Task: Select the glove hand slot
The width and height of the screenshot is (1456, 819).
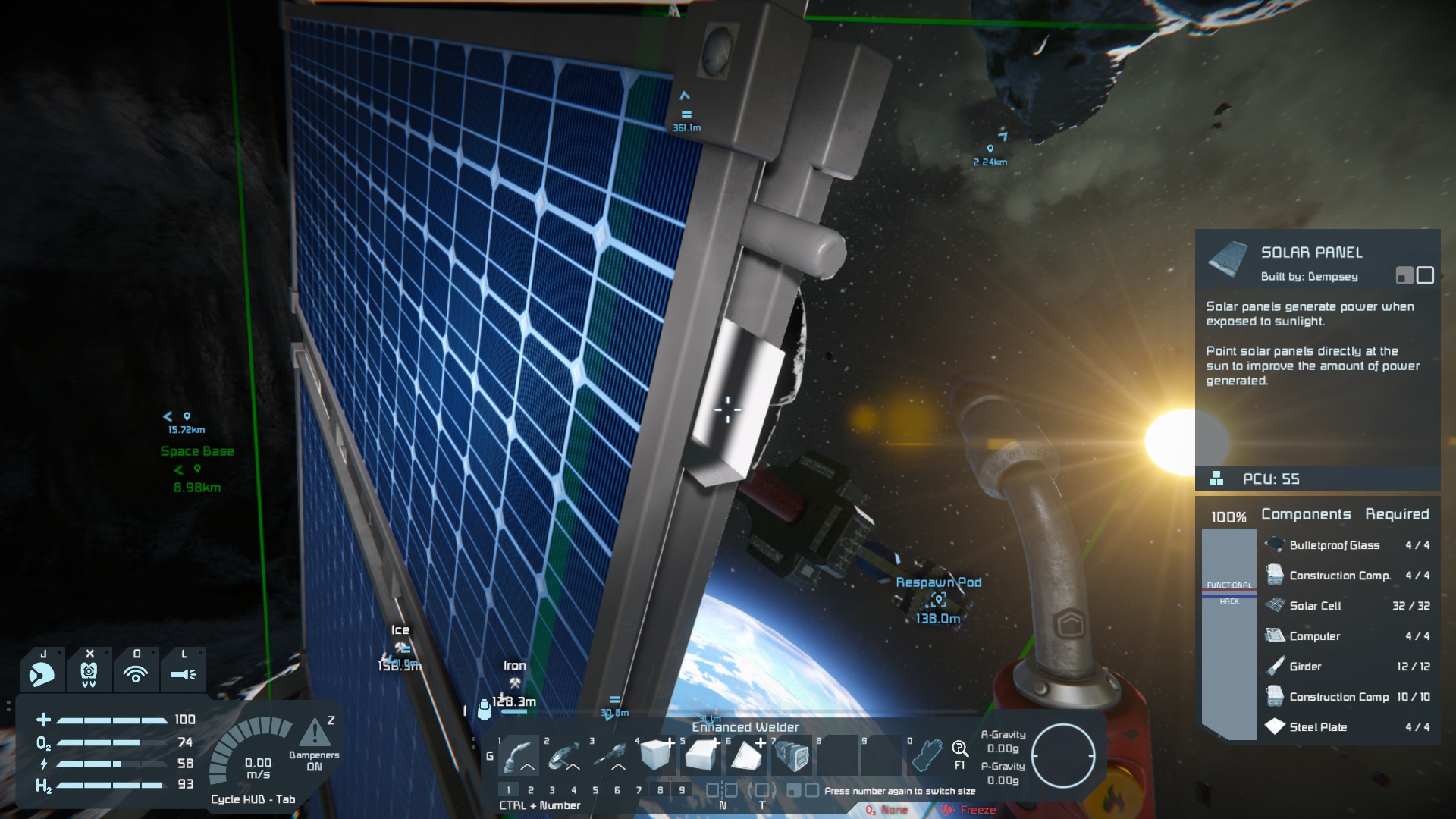Action: point(927,755)
